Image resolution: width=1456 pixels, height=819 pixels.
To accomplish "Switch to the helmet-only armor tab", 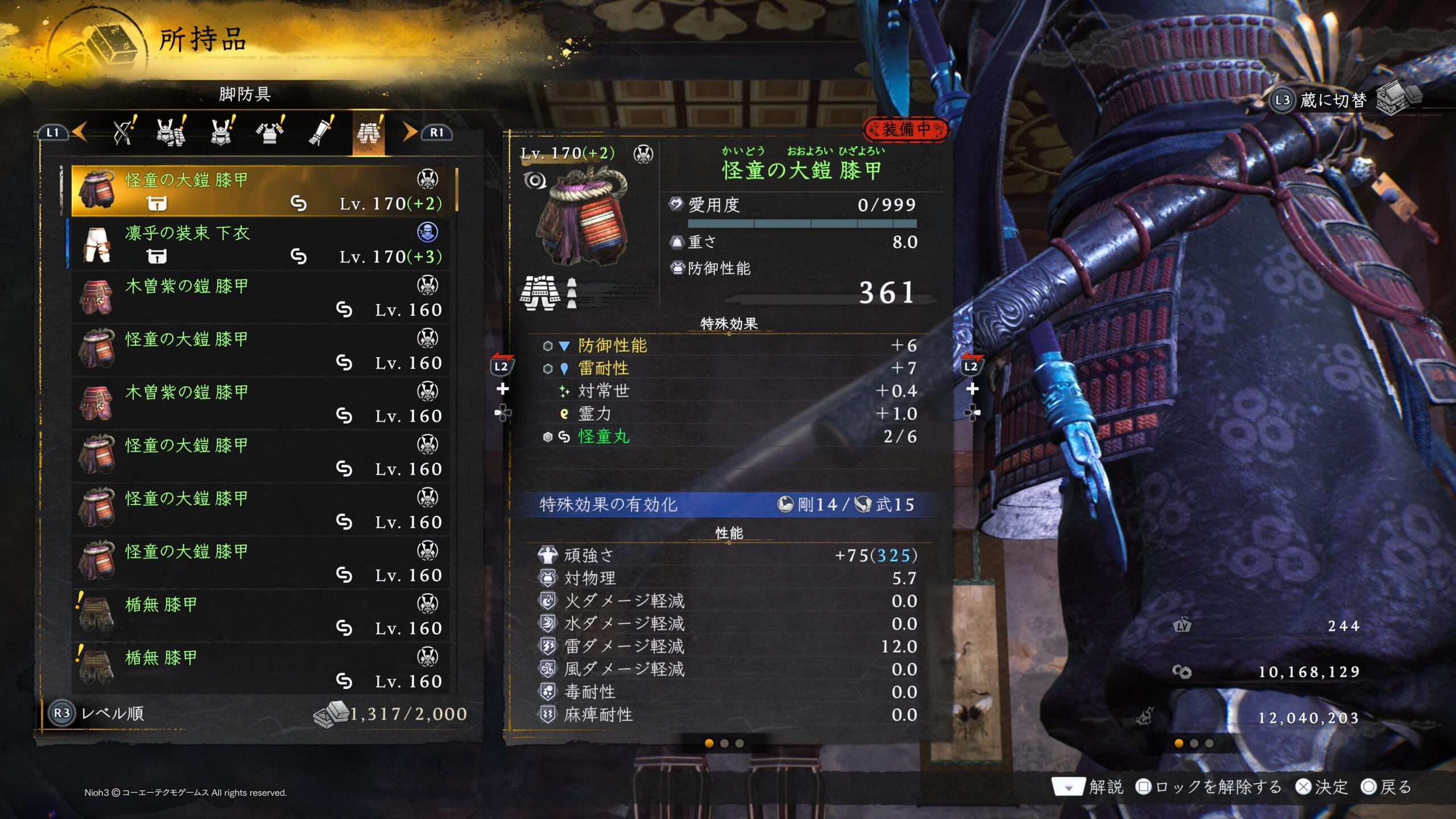I will [x=222, y=132].
